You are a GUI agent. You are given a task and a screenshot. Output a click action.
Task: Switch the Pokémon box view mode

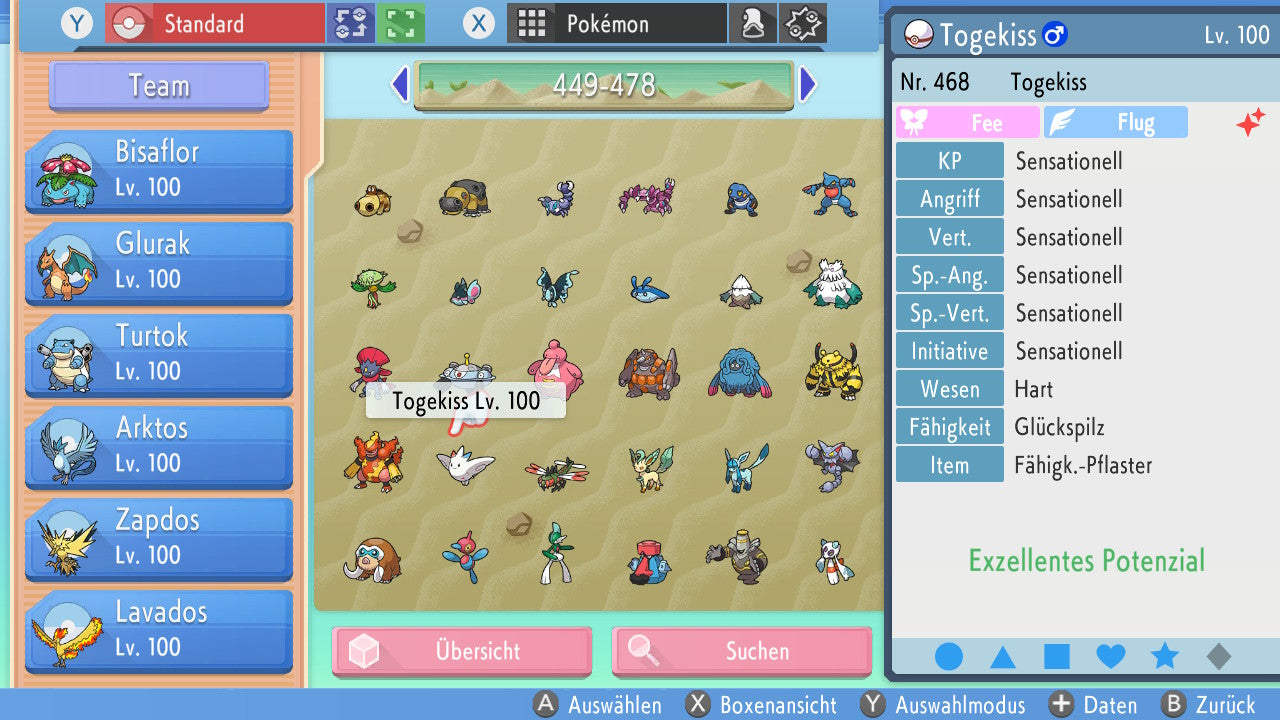tap(616, 24)
